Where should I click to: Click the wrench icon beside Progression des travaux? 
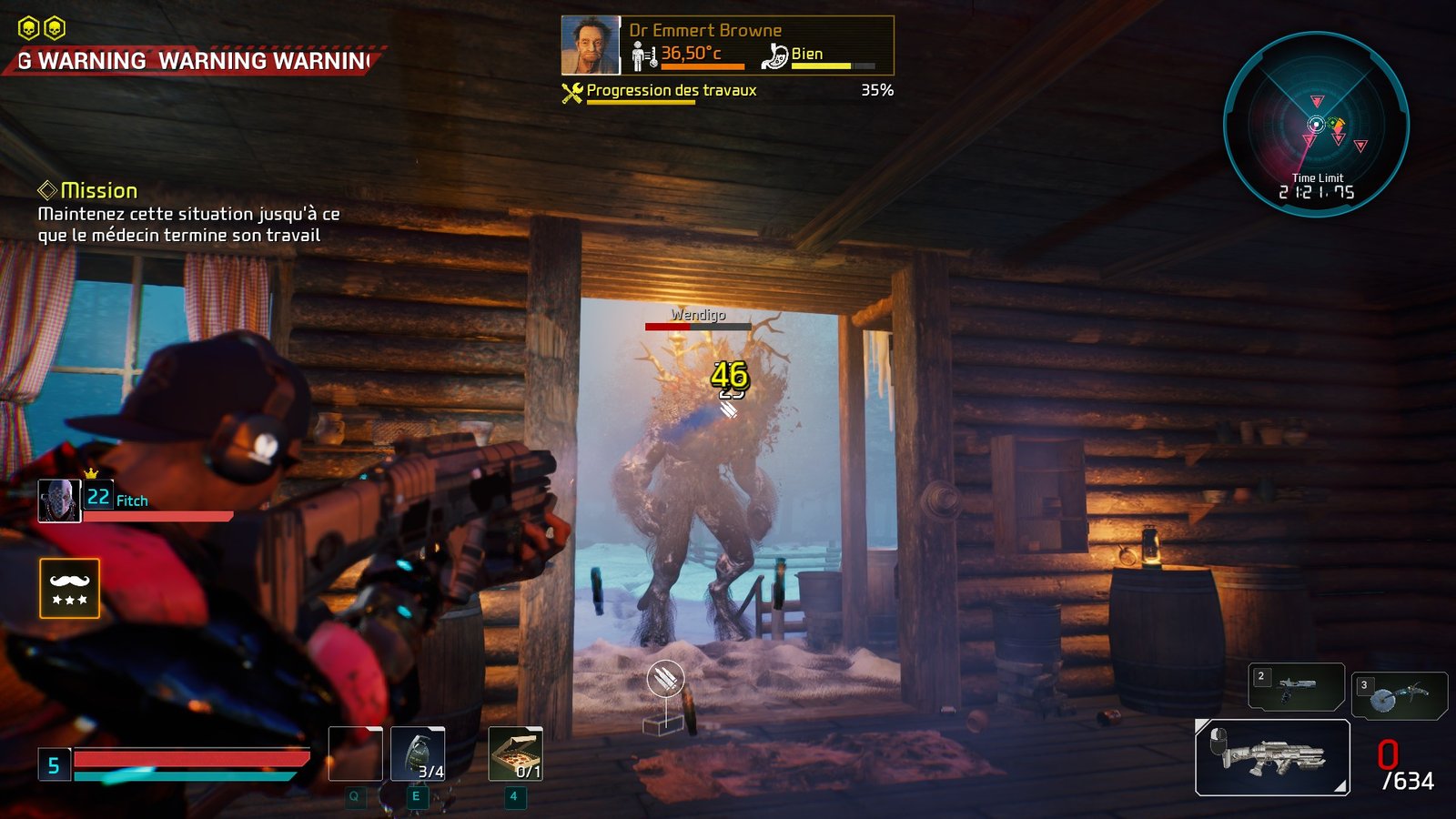point(571,92)
